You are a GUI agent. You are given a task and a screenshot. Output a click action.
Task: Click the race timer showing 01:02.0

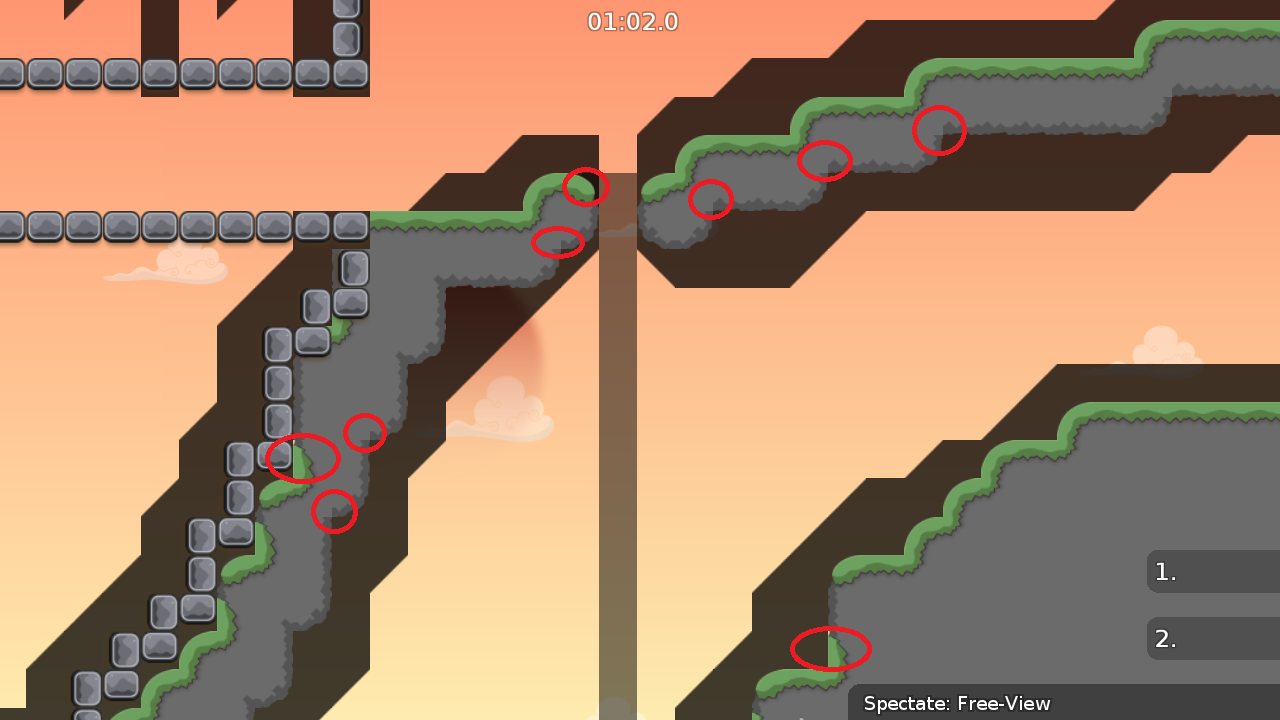click(x=633, y=22)
